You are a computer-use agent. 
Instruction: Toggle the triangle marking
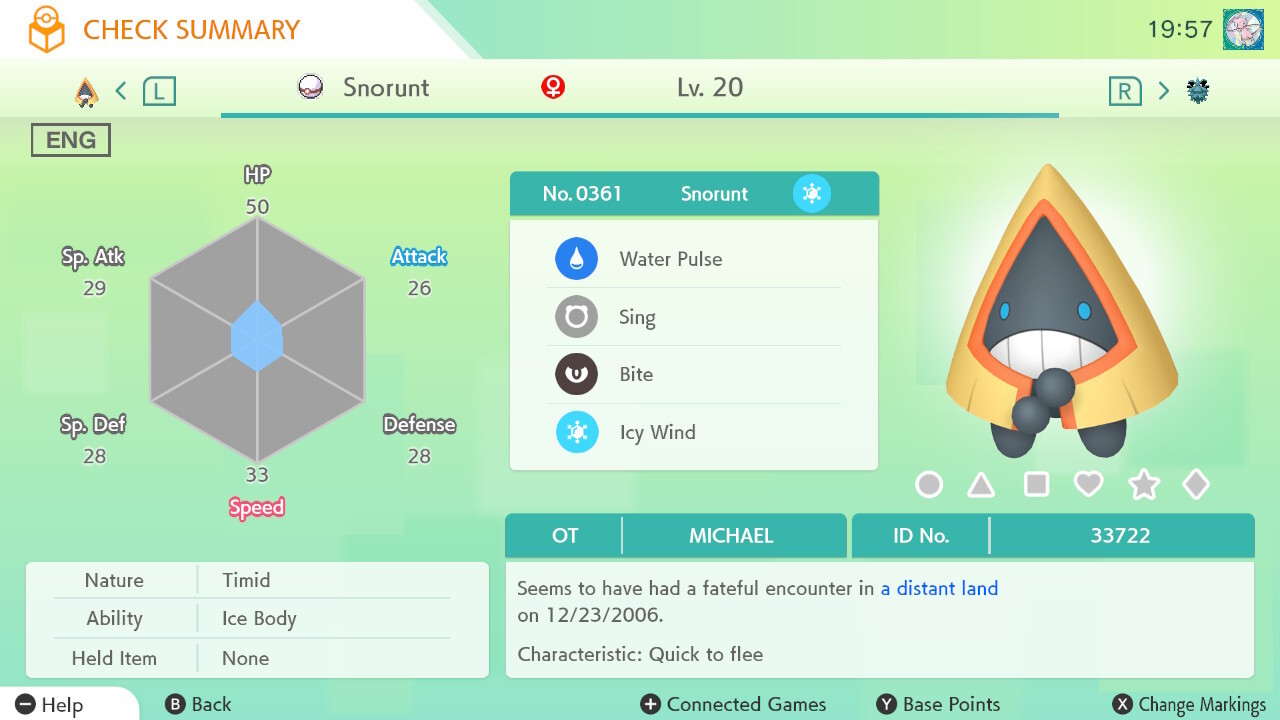coord(981,485)
